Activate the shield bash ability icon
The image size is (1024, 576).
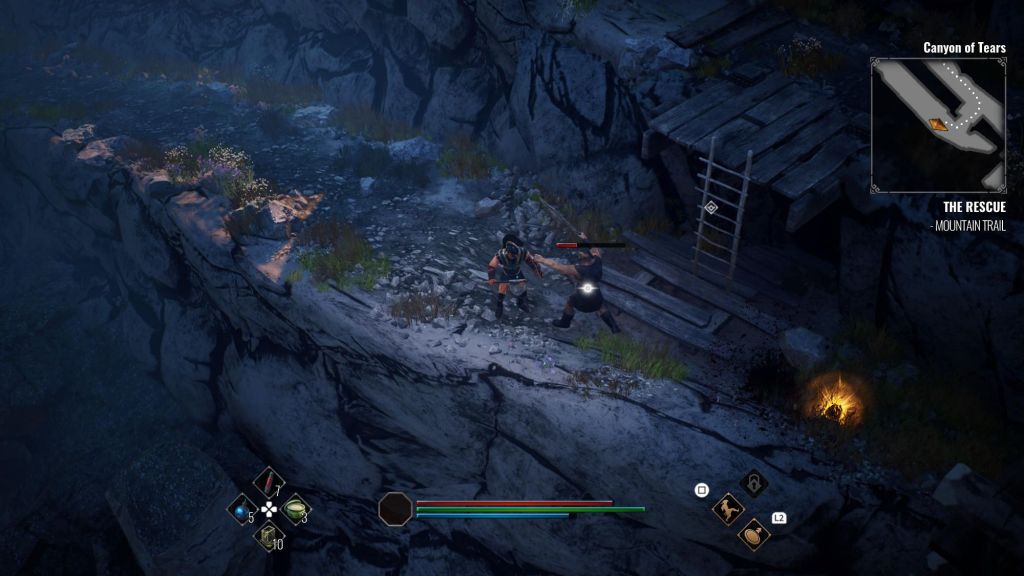[754, 535]
